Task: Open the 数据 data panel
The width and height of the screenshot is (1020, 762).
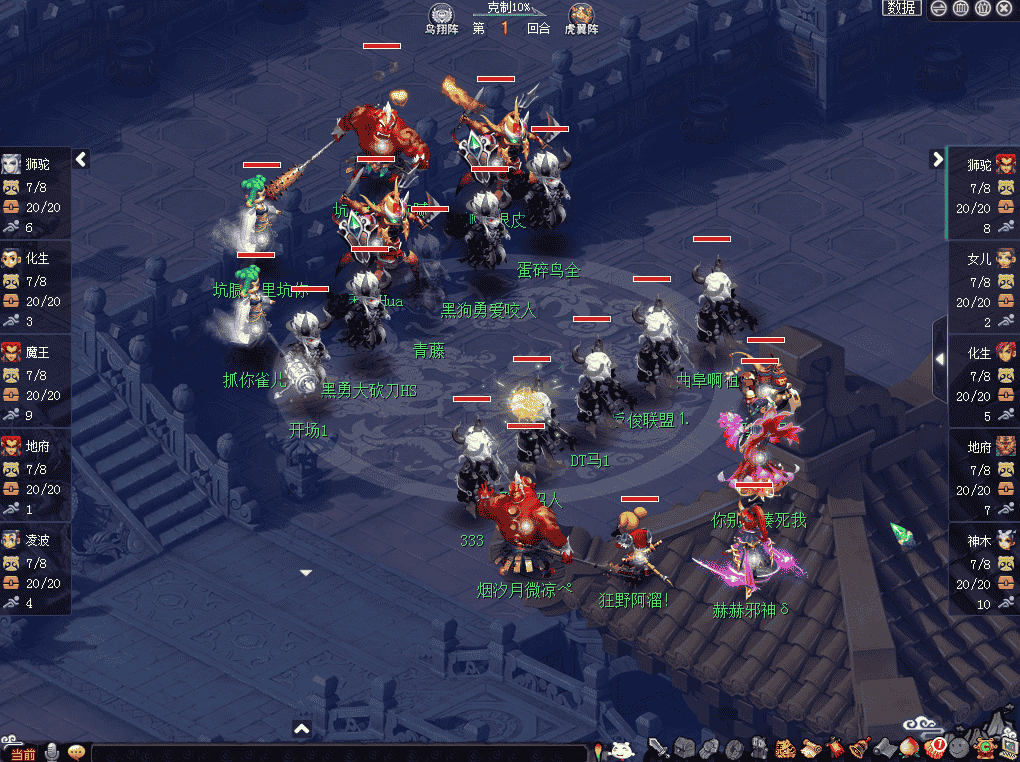Action: coord(901,8)
